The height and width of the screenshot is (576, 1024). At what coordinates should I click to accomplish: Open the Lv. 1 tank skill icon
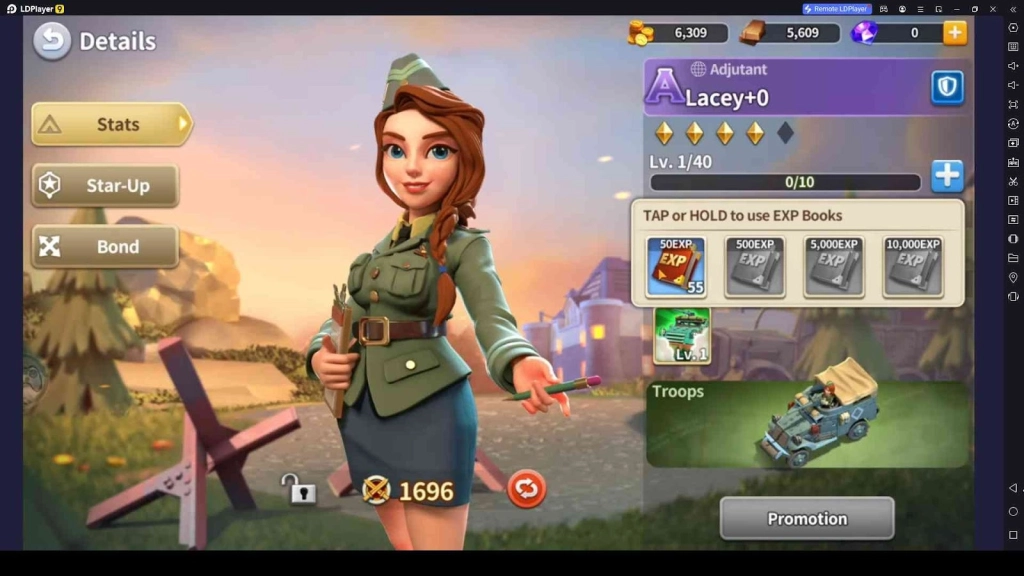pyautogui.click(x=682, y=335)
